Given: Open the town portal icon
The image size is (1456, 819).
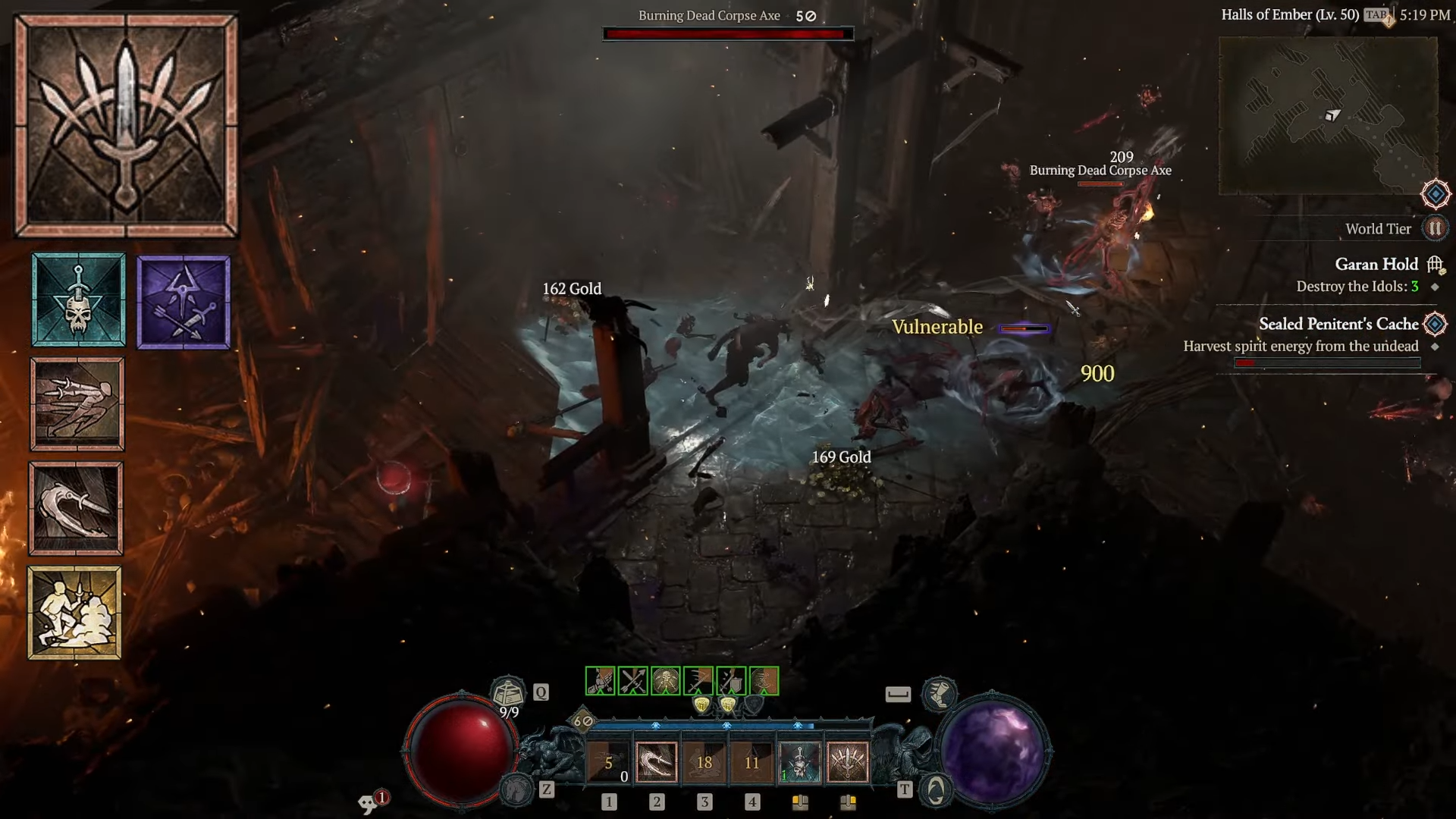Looking at the screenshot, I should [x=936, y=791].
